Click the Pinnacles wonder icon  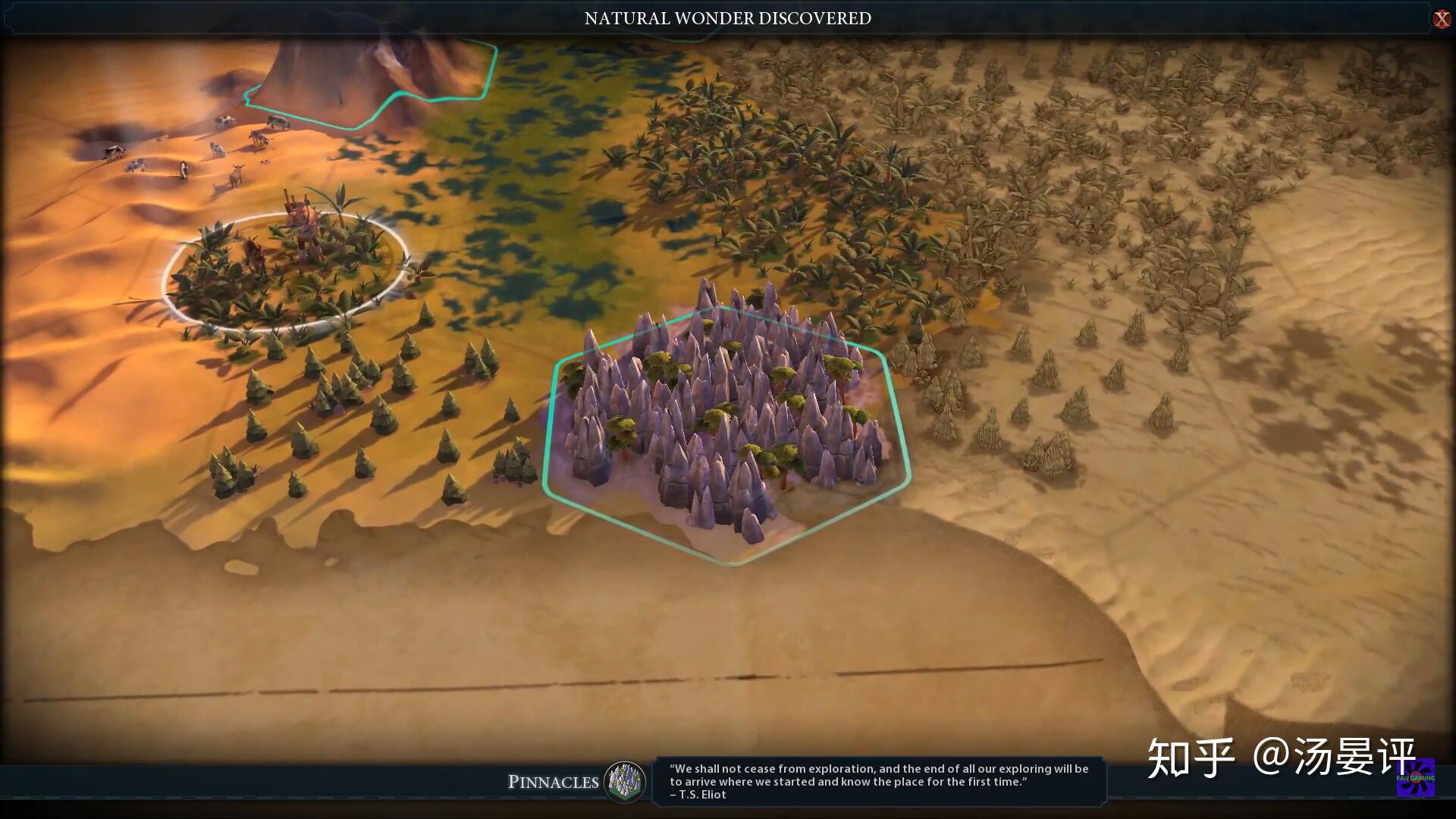click(x=625, y=781)
